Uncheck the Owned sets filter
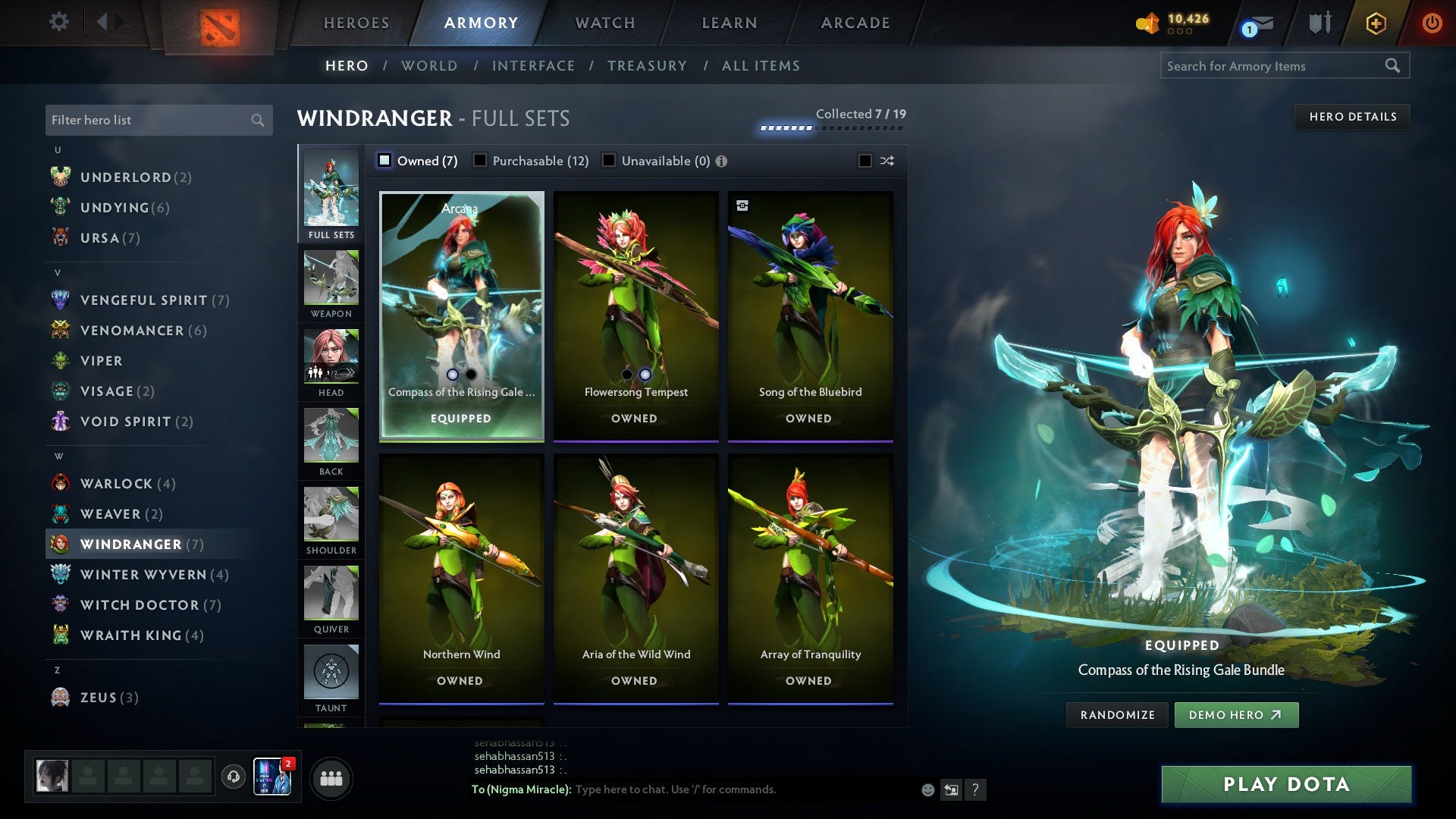The height and width of the screenshot is (819, 1456). click(384, 161)
